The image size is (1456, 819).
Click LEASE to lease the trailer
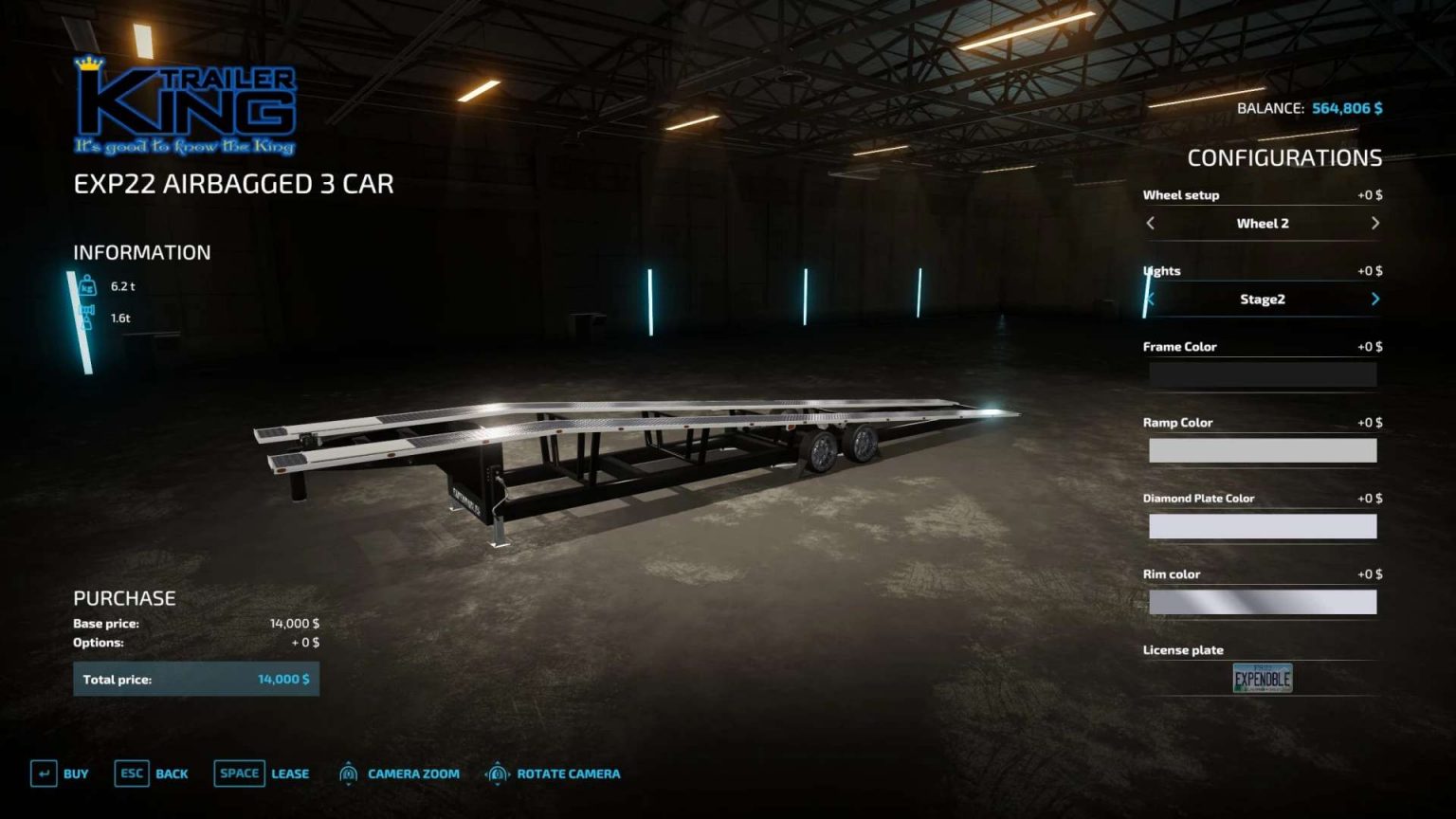point(289,773)
